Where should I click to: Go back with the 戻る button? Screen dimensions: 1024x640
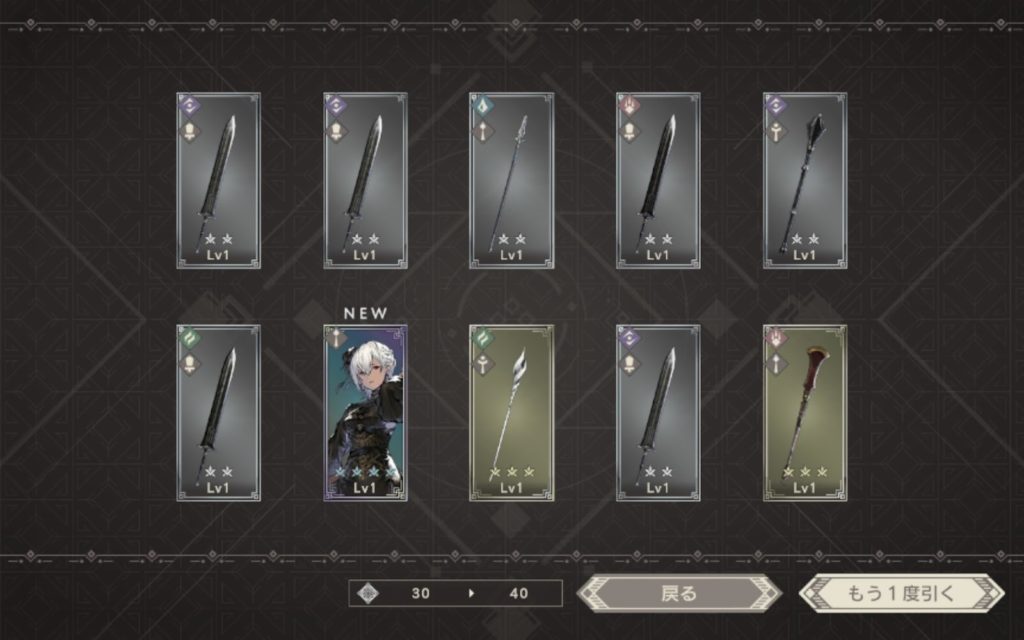[x=679, y=593]
